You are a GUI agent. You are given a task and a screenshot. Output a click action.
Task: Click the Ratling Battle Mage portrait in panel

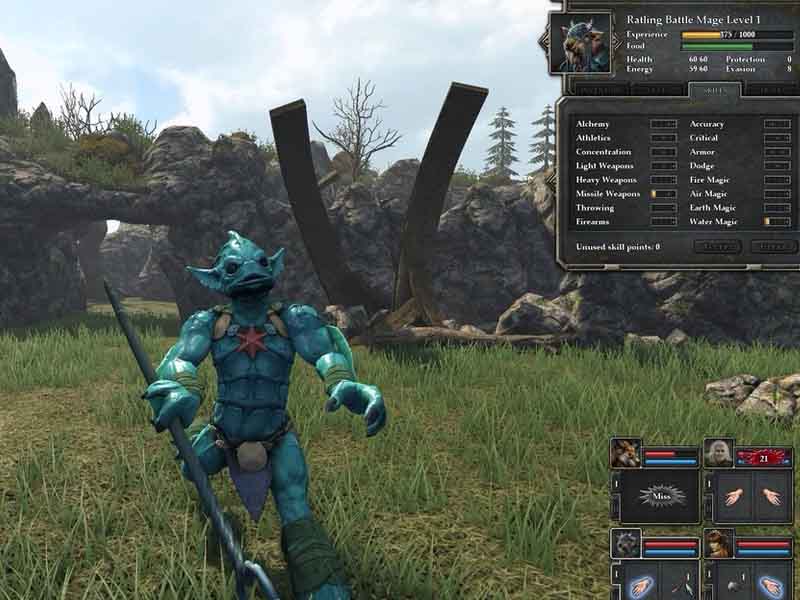click(x=581, y=43)
